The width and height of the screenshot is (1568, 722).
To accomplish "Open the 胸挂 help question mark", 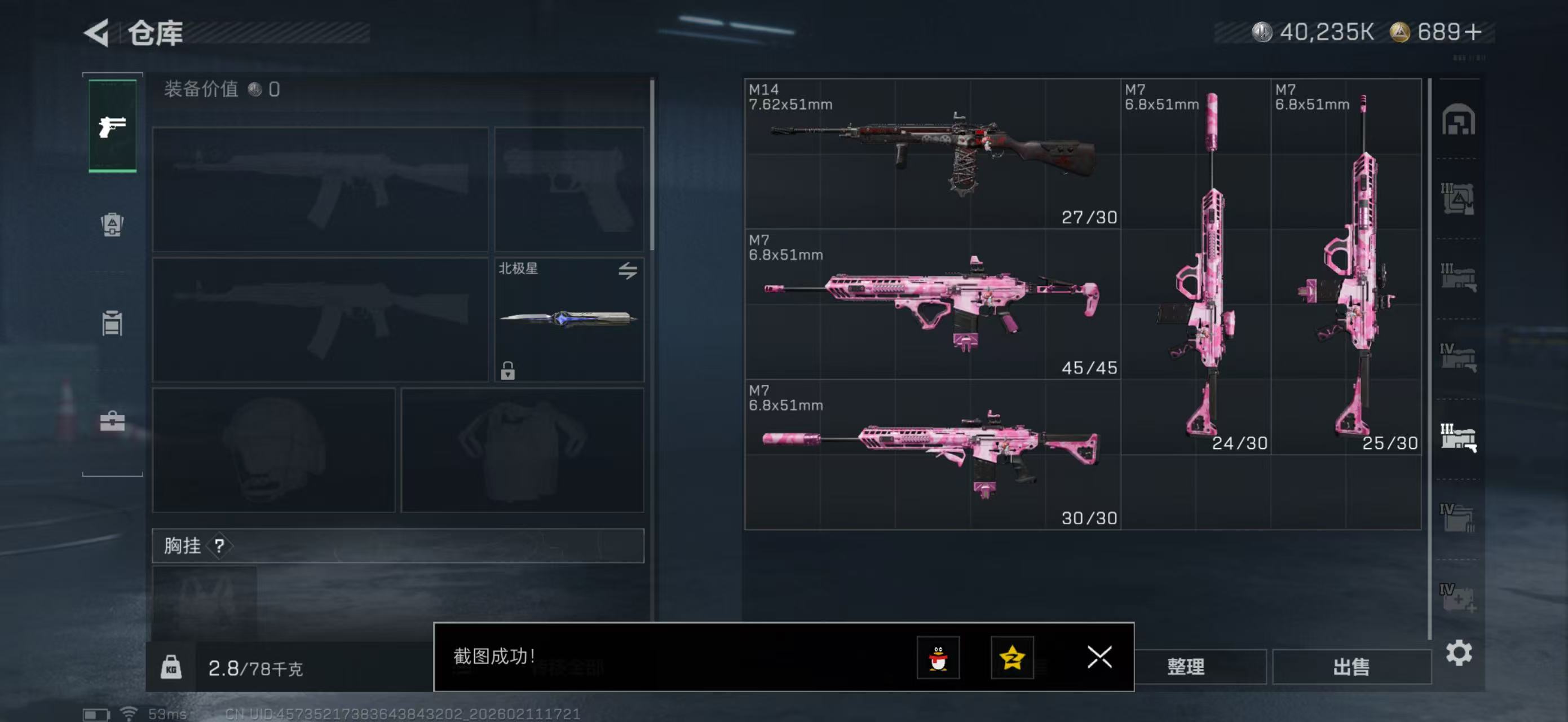I will point(219,546).
